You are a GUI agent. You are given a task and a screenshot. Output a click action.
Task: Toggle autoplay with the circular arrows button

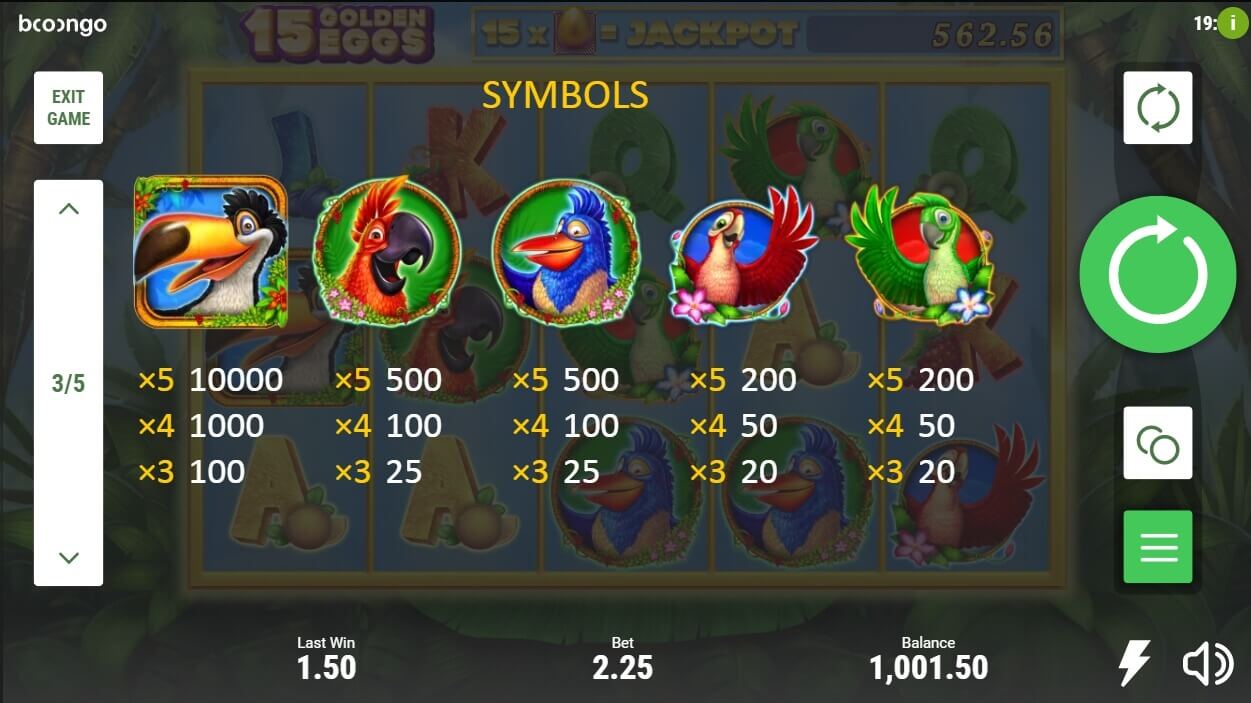point(1157,108)
